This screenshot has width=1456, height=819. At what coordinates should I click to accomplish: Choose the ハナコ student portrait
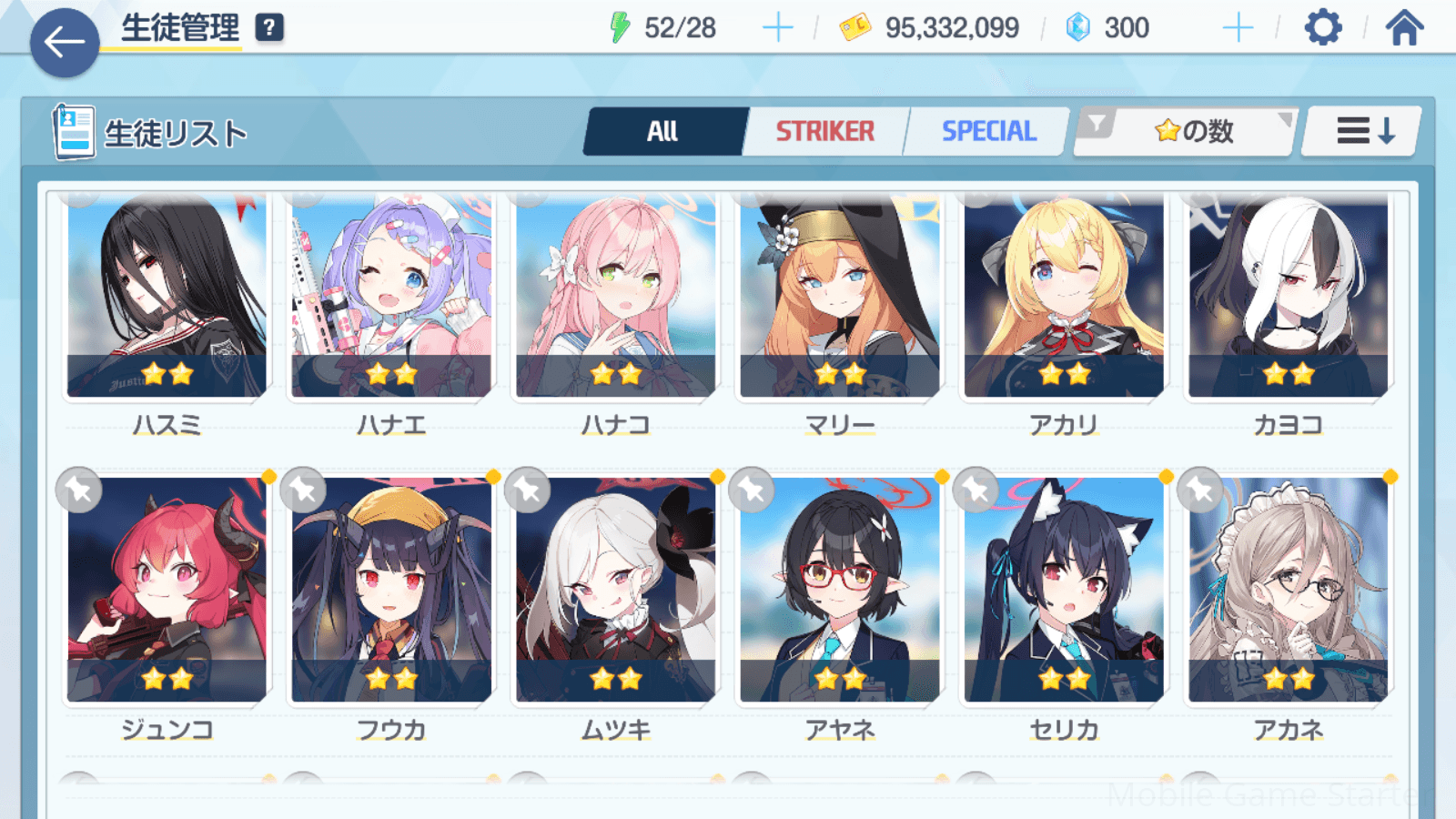click(616, 296)
